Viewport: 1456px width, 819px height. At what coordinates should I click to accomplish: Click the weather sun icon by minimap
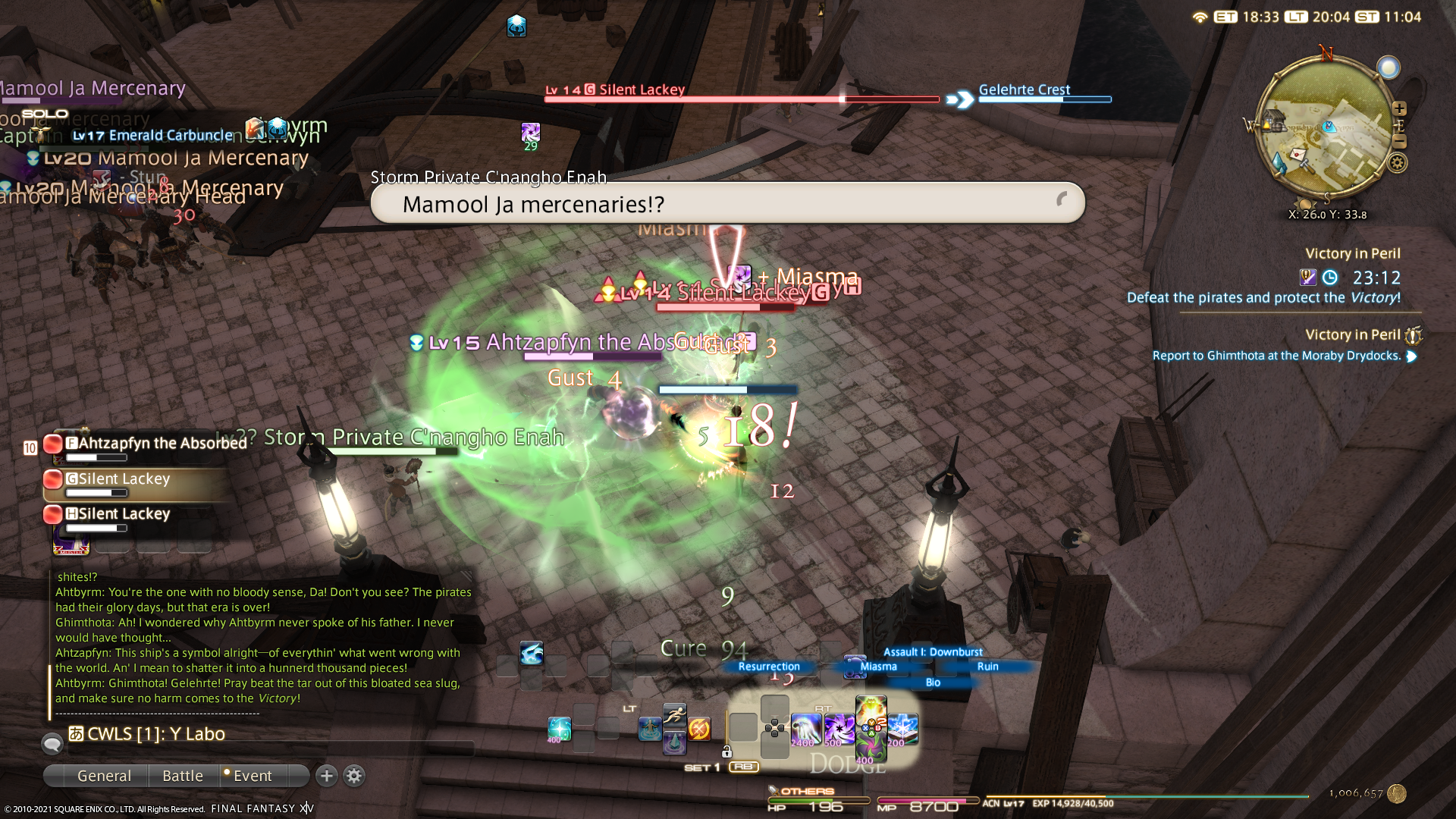pyautogui.click(x=1389, y=68)
